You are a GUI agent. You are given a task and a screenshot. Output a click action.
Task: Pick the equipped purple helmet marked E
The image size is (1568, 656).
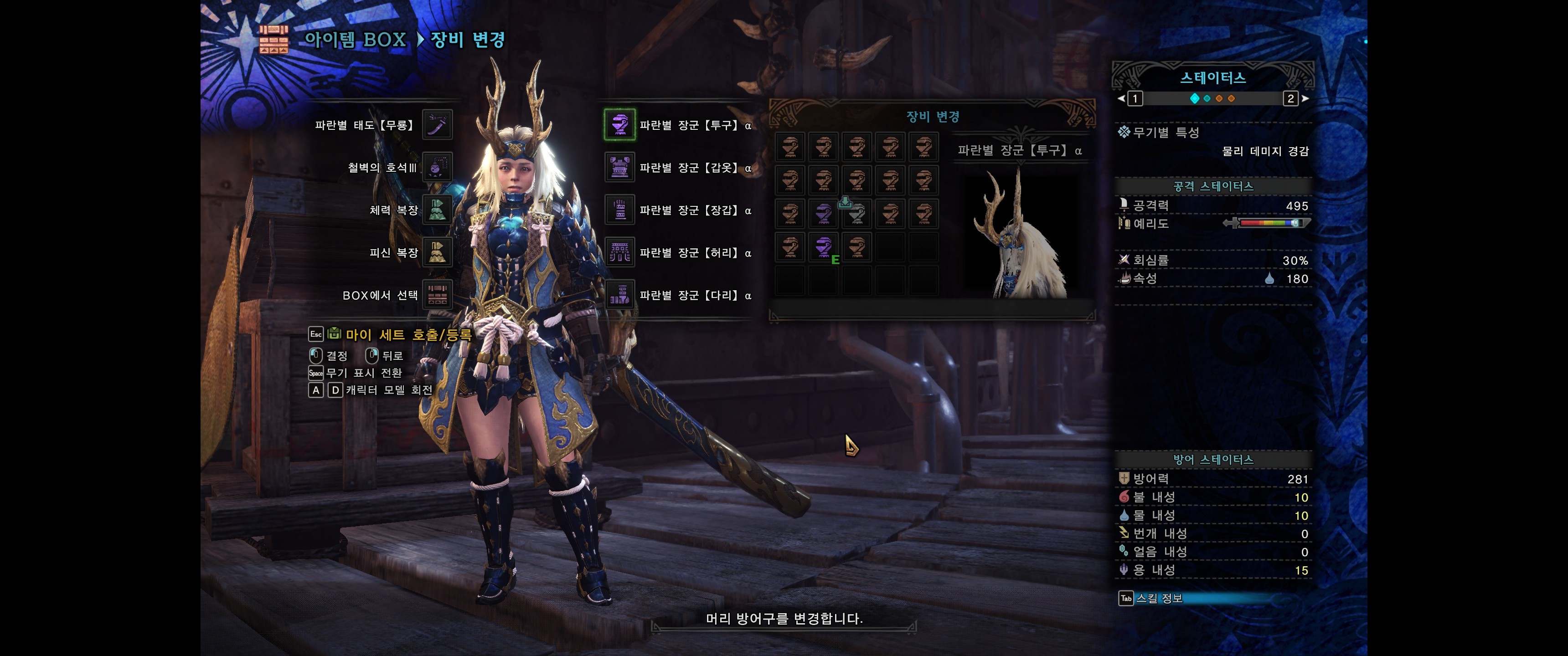point(824,247)
